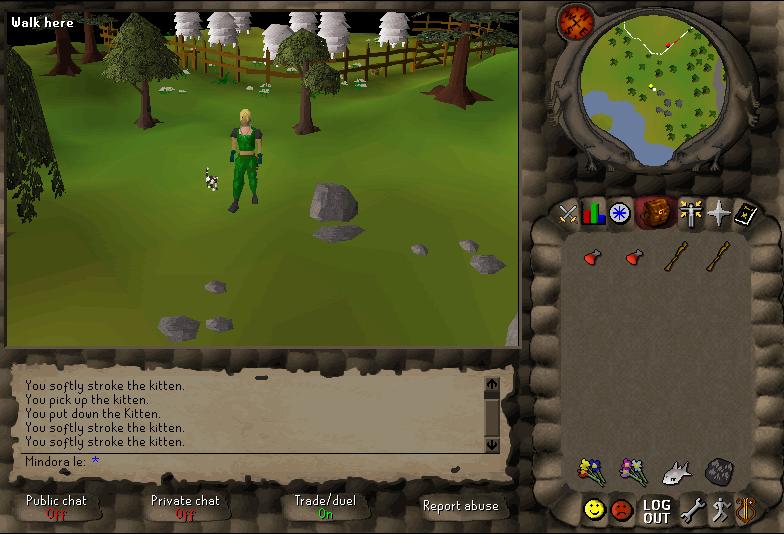
Task: Toggle the Trade/duel setting
Action: [x=325, y=506]
